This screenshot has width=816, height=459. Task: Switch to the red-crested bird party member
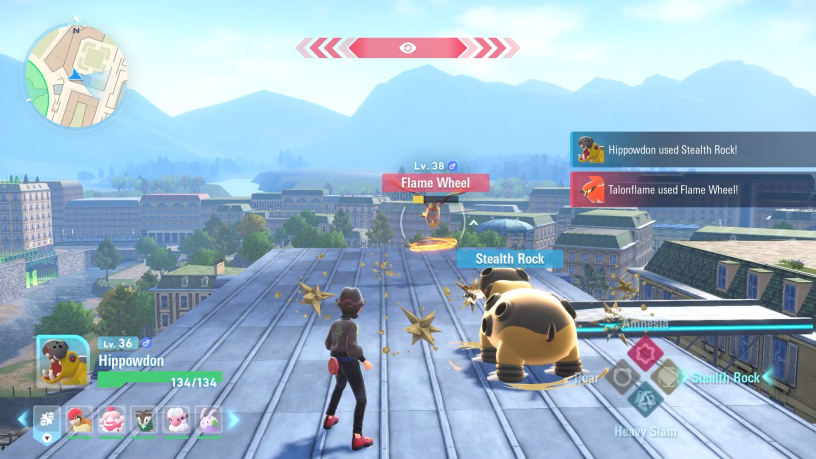77,420
